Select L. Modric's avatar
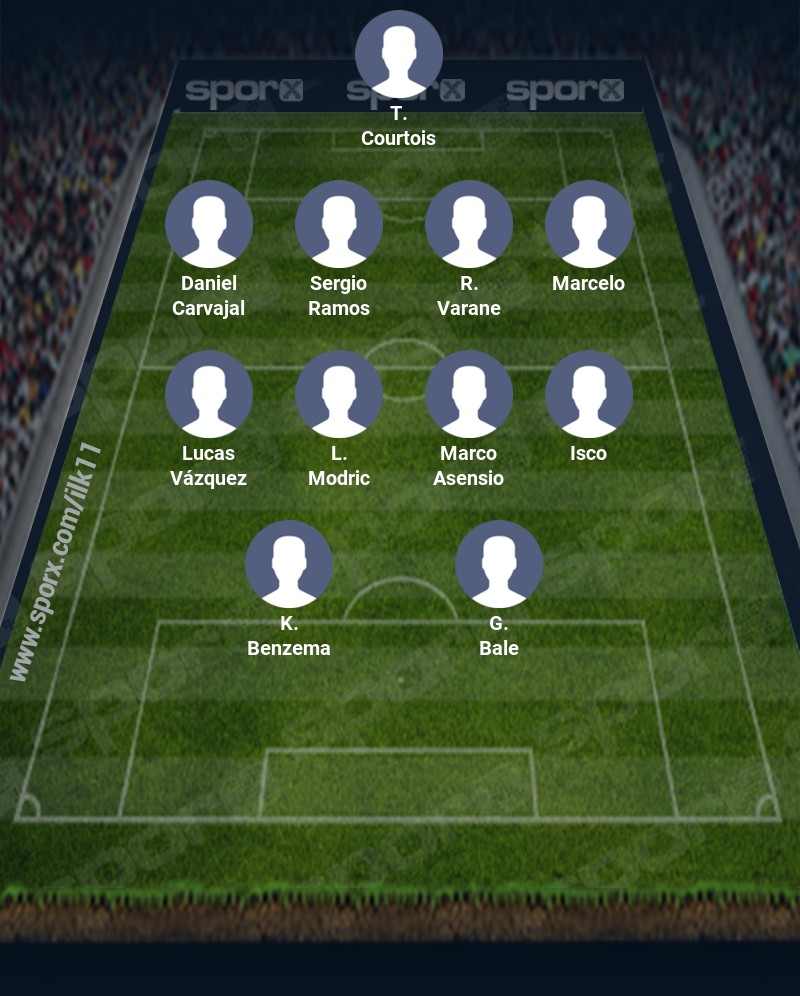Viewport: 800px width, 996px height. coord(339,394)
